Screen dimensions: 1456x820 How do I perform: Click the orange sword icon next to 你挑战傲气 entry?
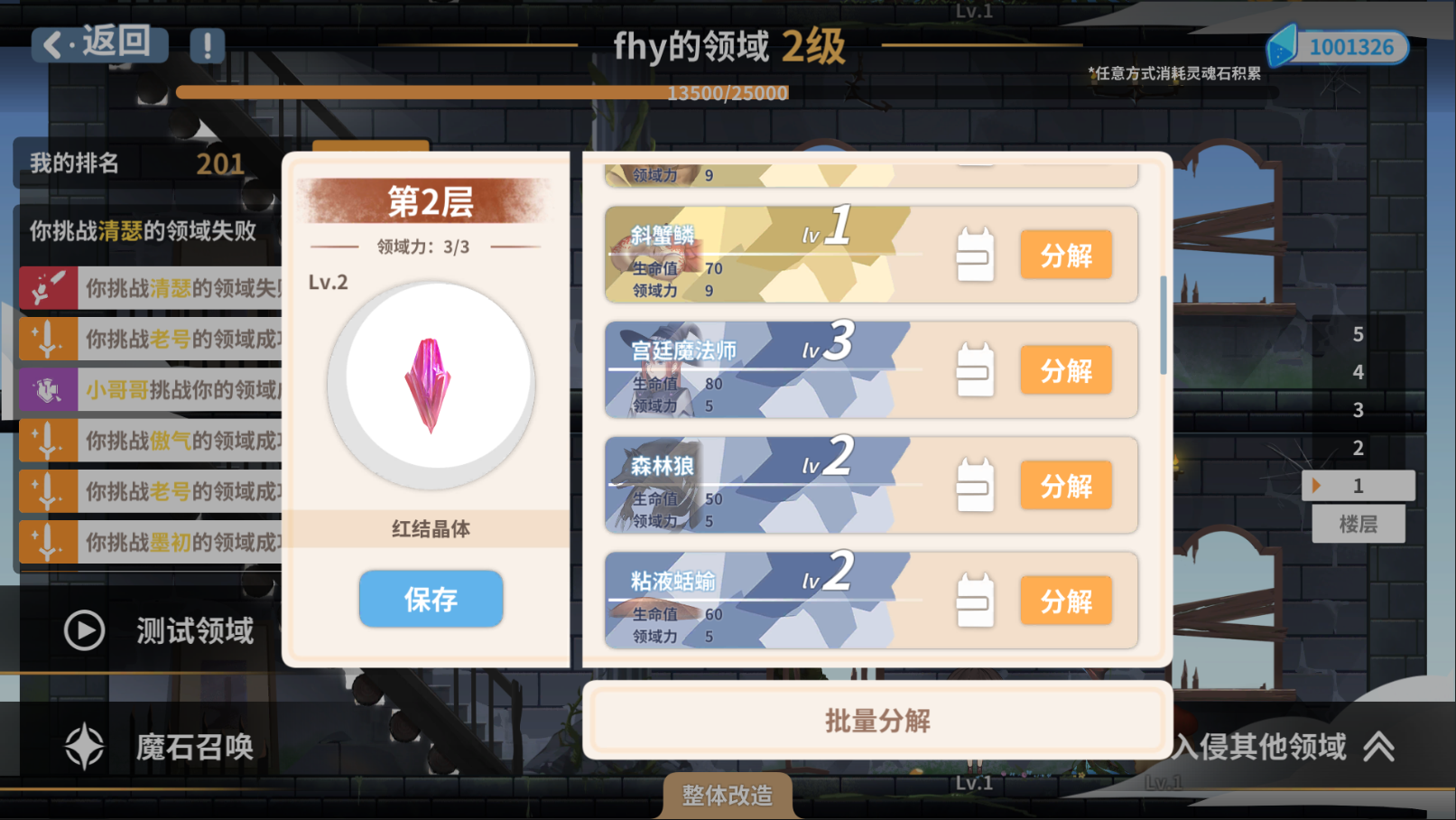[47, 441]
